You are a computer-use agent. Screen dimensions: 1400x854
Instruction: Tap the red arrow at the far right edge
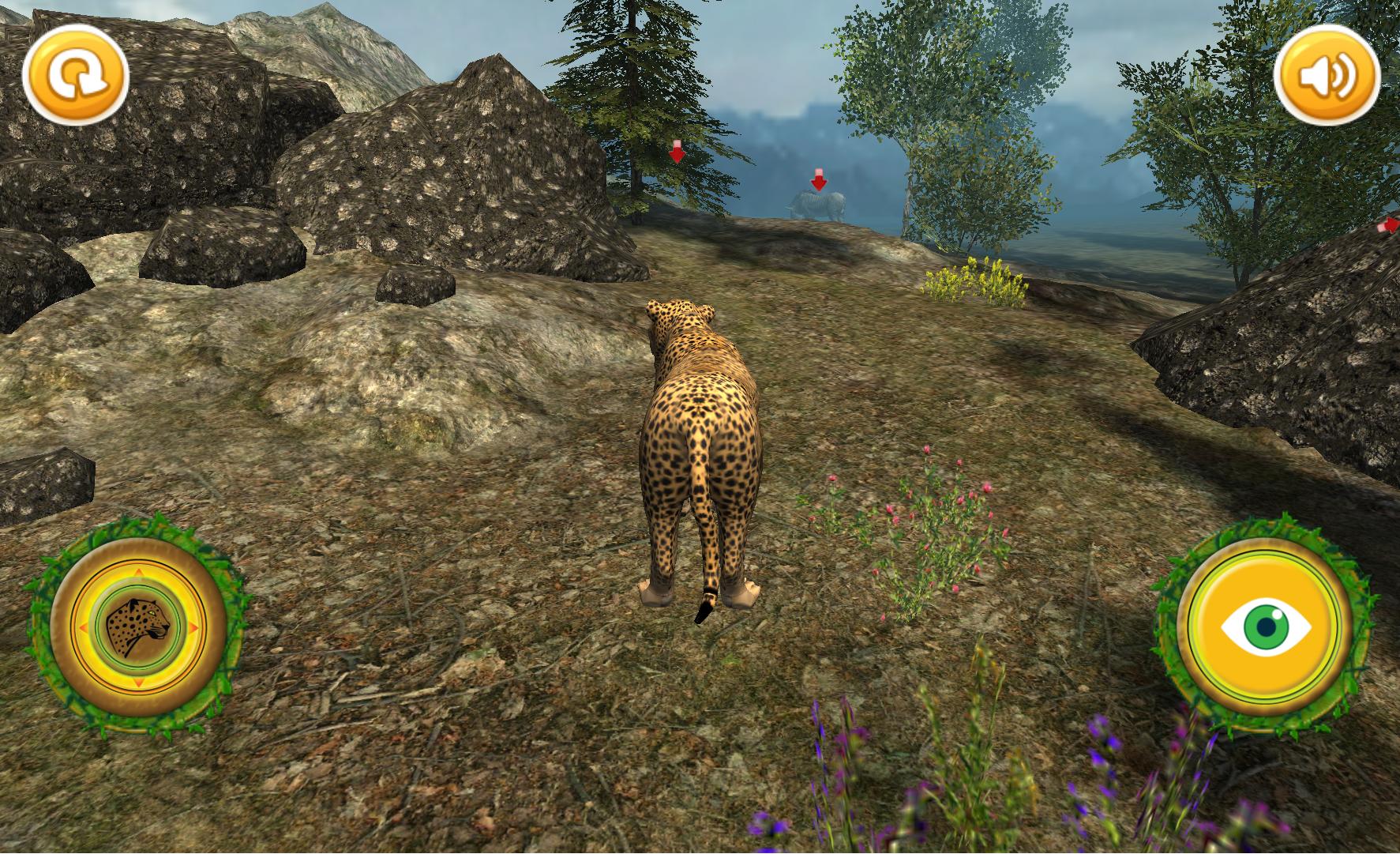pos(1389,225)
